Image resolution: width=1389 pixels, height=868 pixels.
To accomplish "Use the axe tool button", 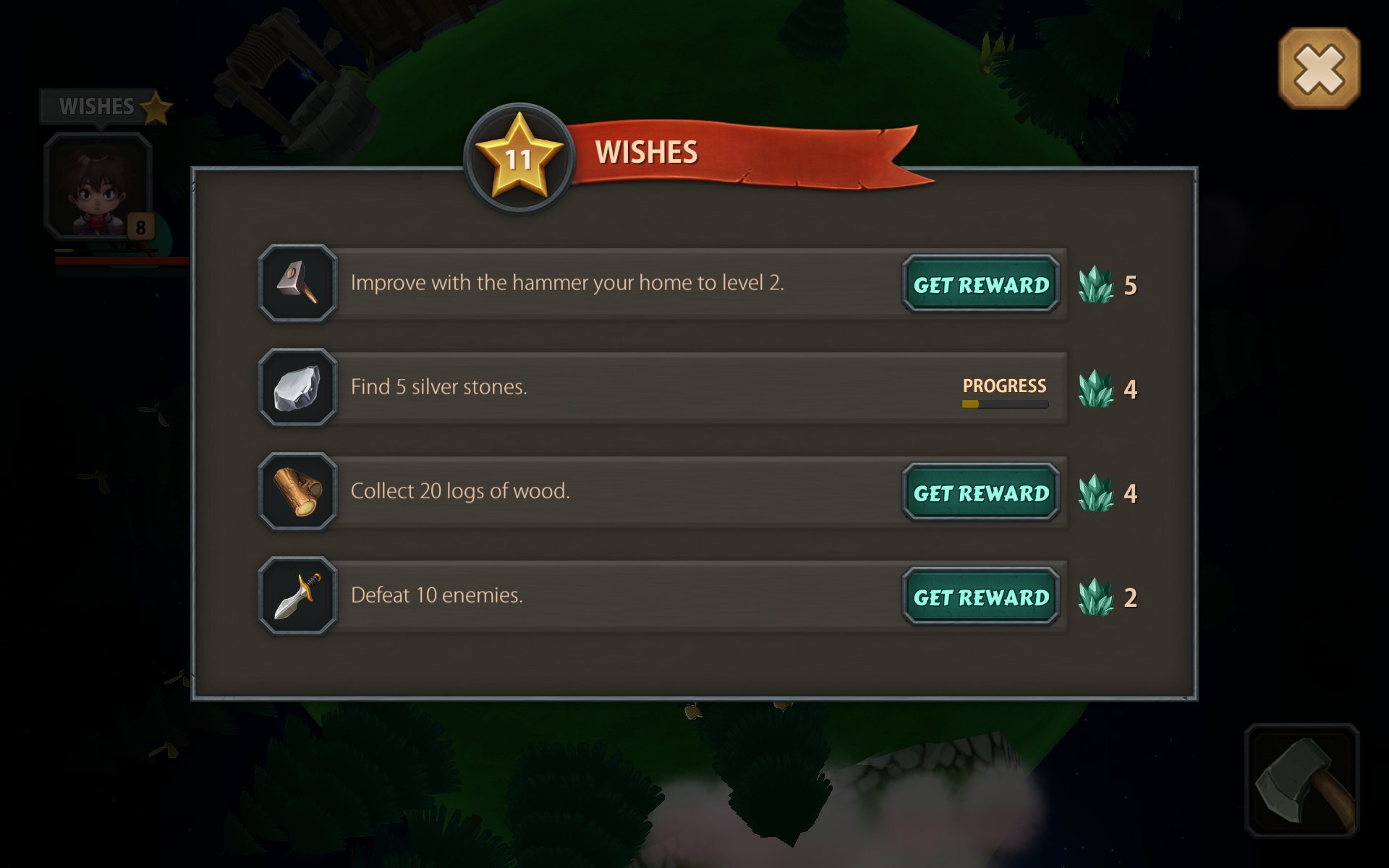I will pyautogui.click(x=1302, y=781).
